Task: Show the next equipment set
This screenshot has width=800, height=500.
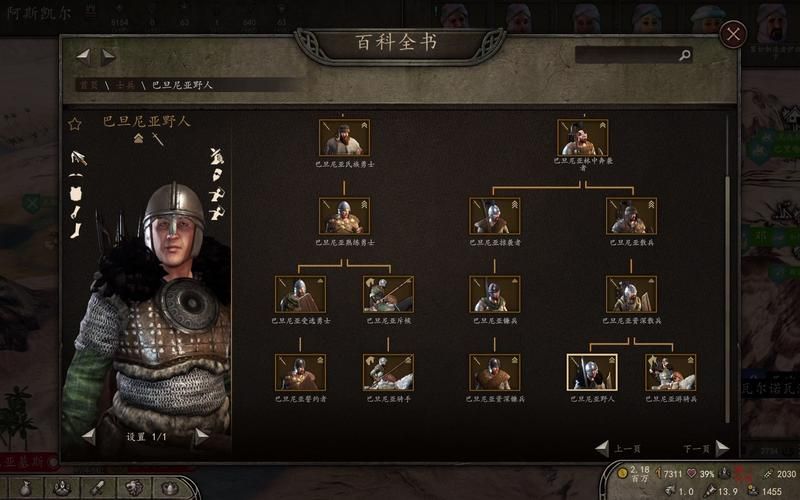Action: click(x=202, y=436)
